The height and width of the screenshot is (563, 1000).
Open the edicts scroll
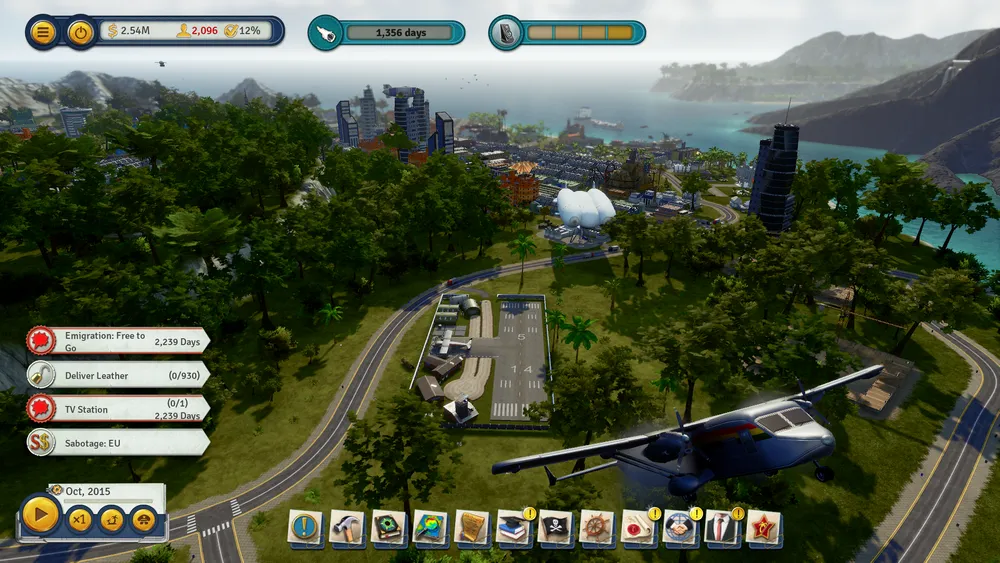tap(472, 527)
